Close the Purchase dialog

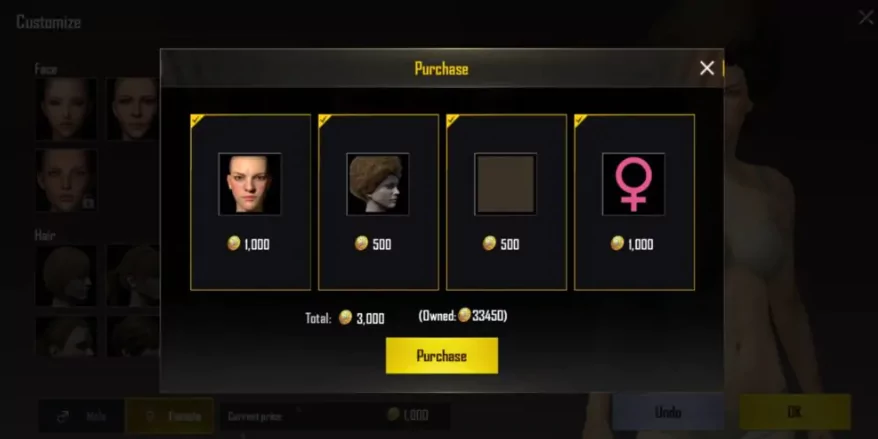[x=707, y=68]
